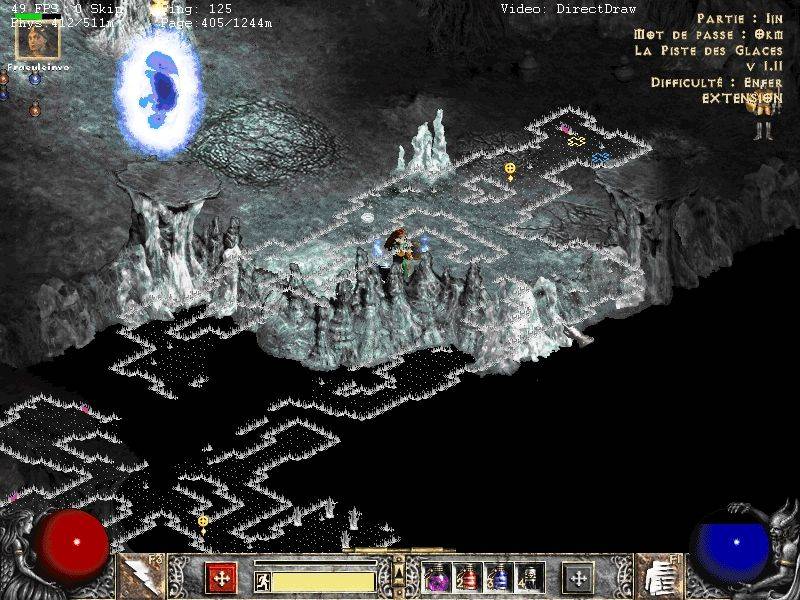Open the right-click skill selector
The height and width of the screenshot is (600, 800).
click(658, 576)
